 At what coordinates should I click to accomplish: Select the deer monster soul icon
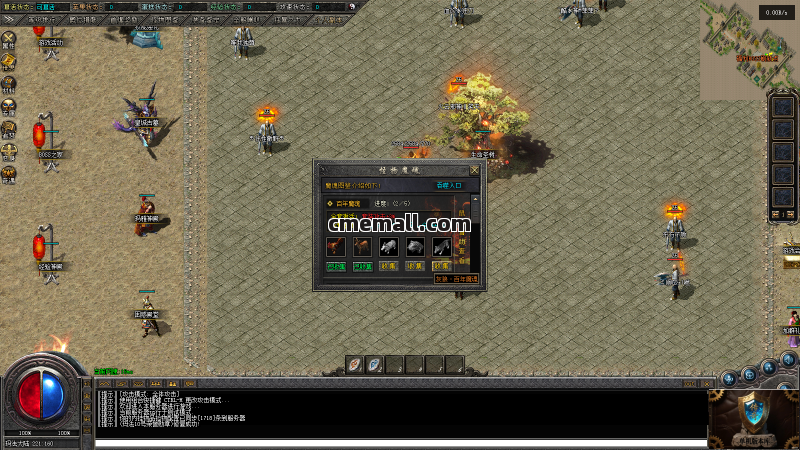pyautogui.click(x=362, y=246)
